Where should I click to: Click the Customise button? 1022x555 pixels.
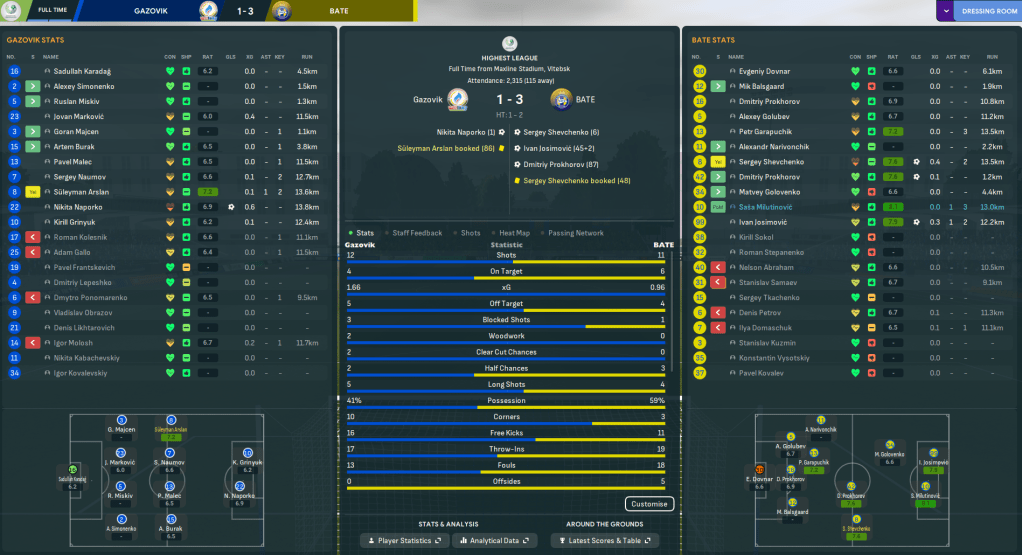coord(649,504)
